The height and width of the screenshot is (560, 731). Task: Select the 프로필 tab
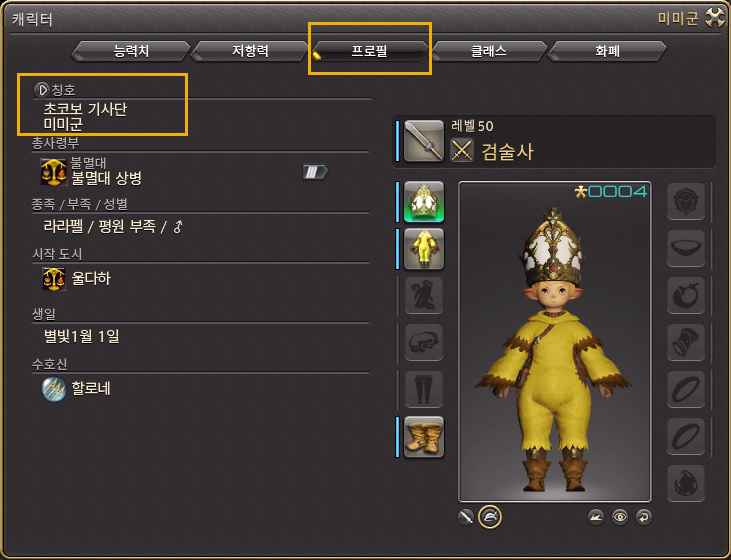tap(371, 51)
